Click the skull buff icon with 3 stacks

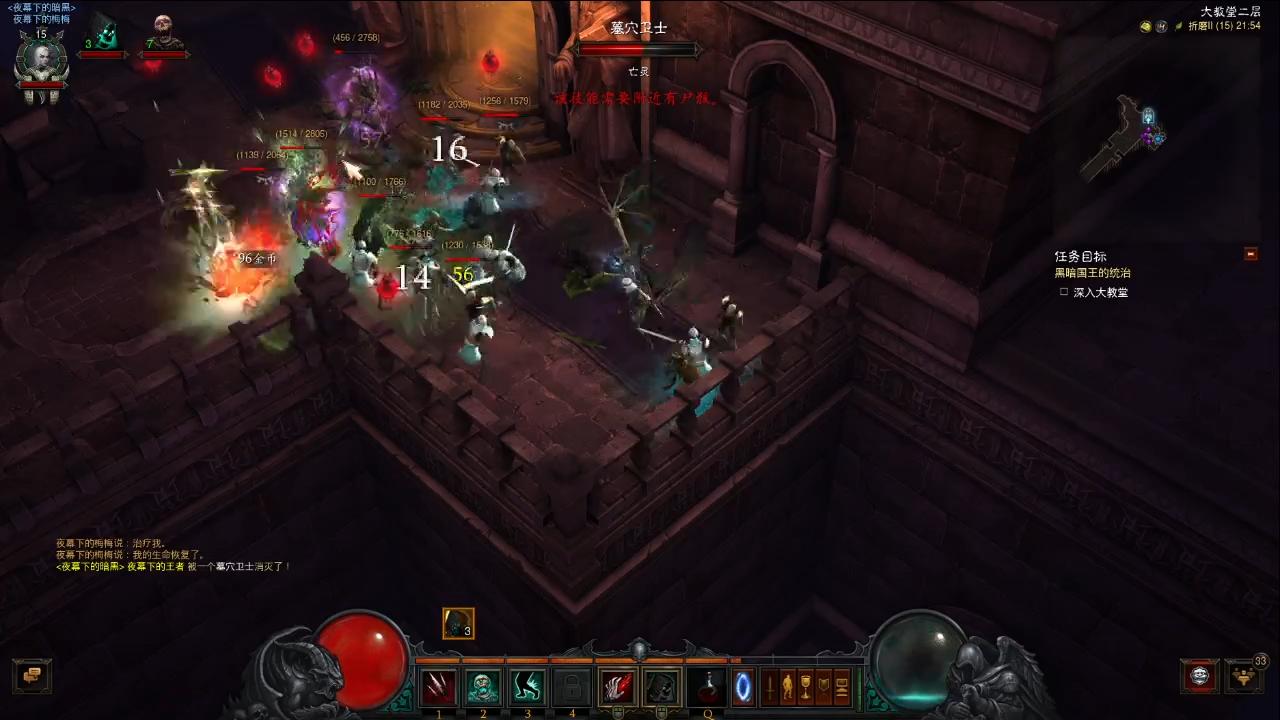(458, 623)
